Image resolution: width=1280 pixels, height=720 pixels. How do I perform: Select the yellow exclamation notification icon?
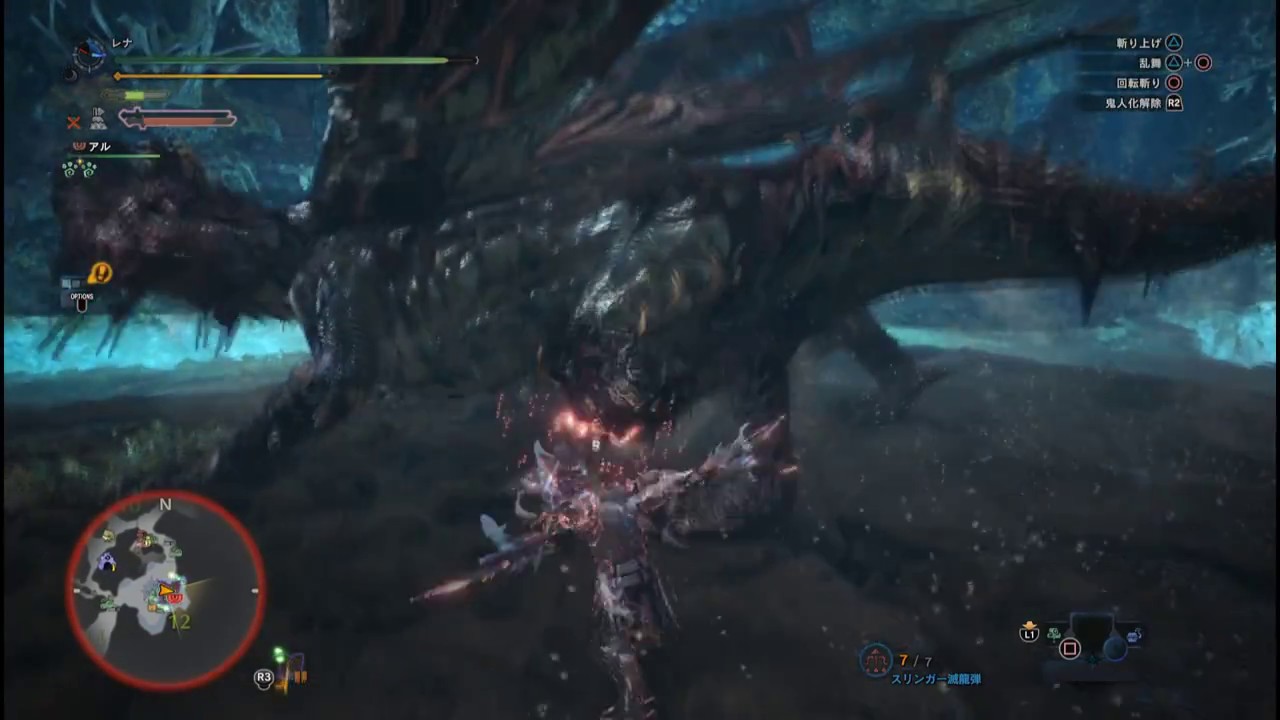pos(99,273)
